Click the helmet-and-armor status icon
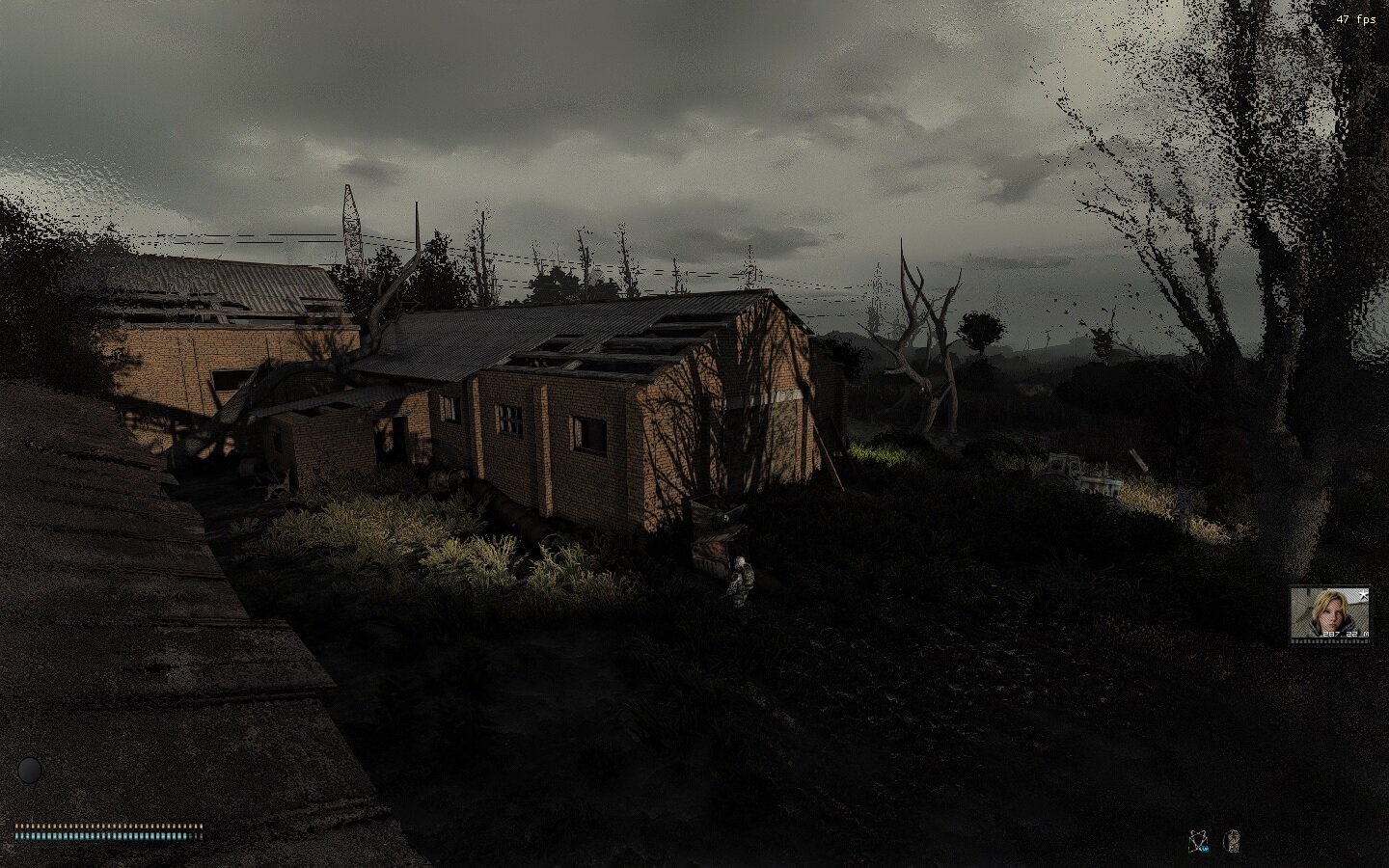 (x=1232, y=841)
